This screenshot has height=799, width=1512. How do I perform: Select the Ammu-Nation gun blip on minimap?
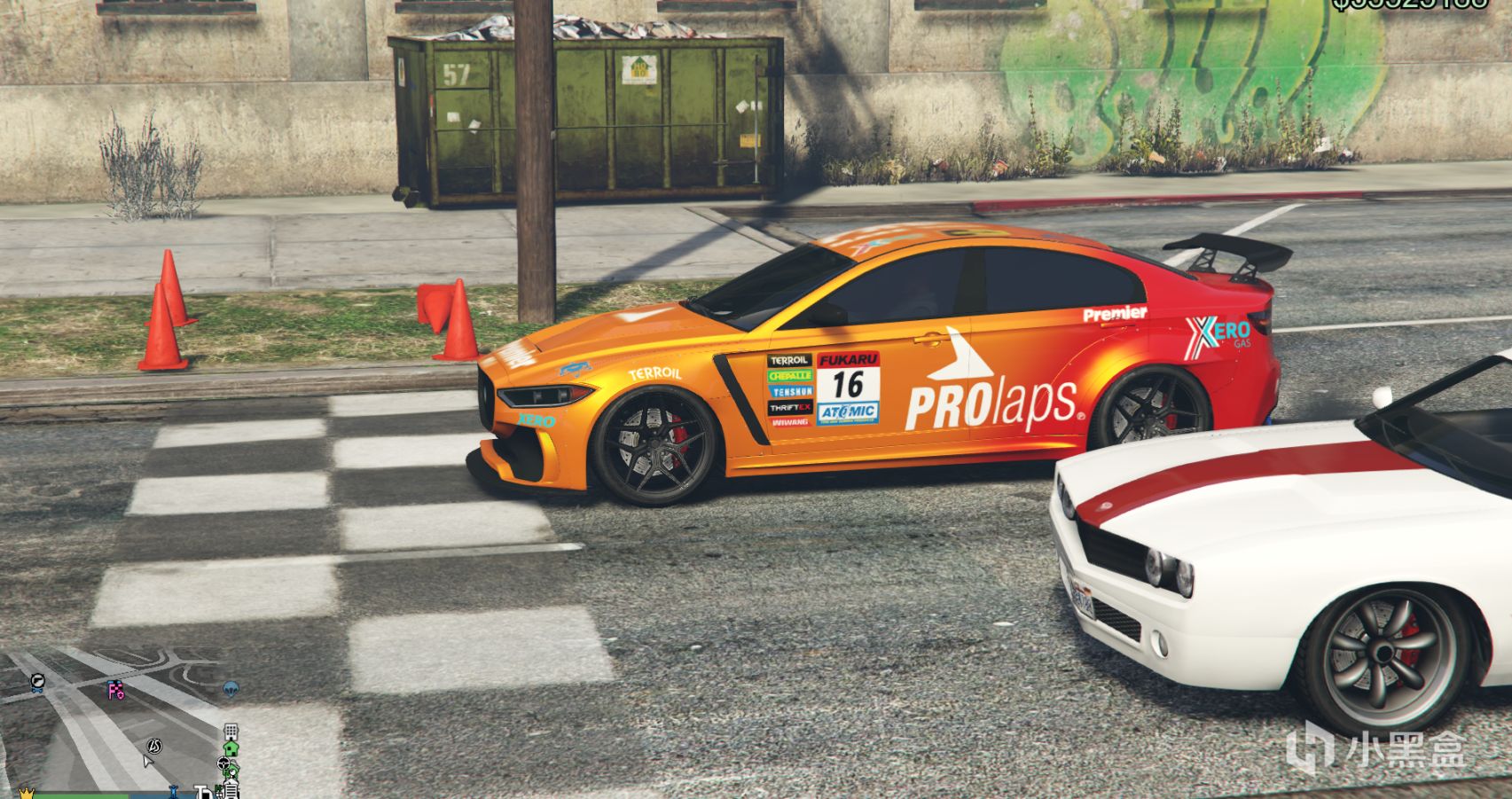(37, 679)
